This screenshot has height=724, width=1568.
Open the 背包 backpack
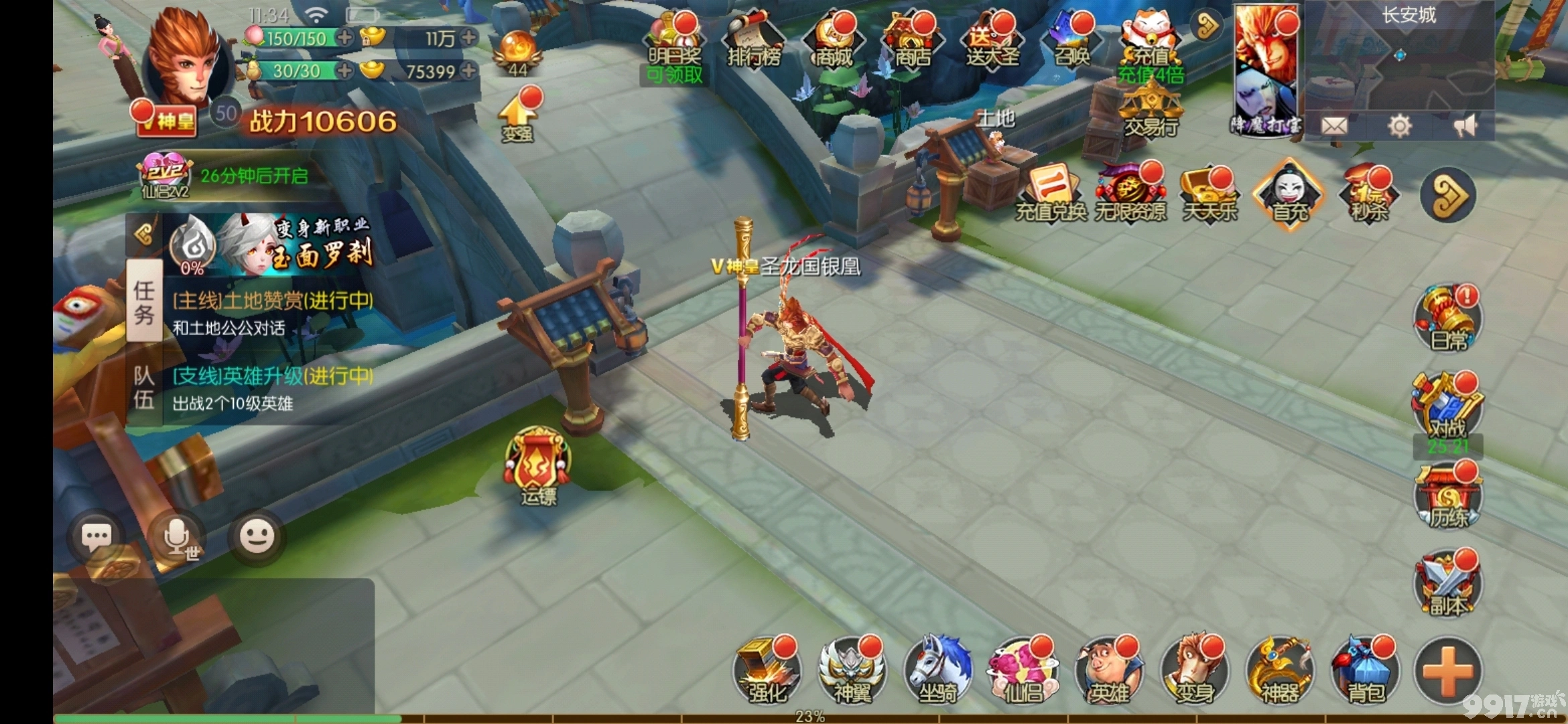click(1365, 670)
